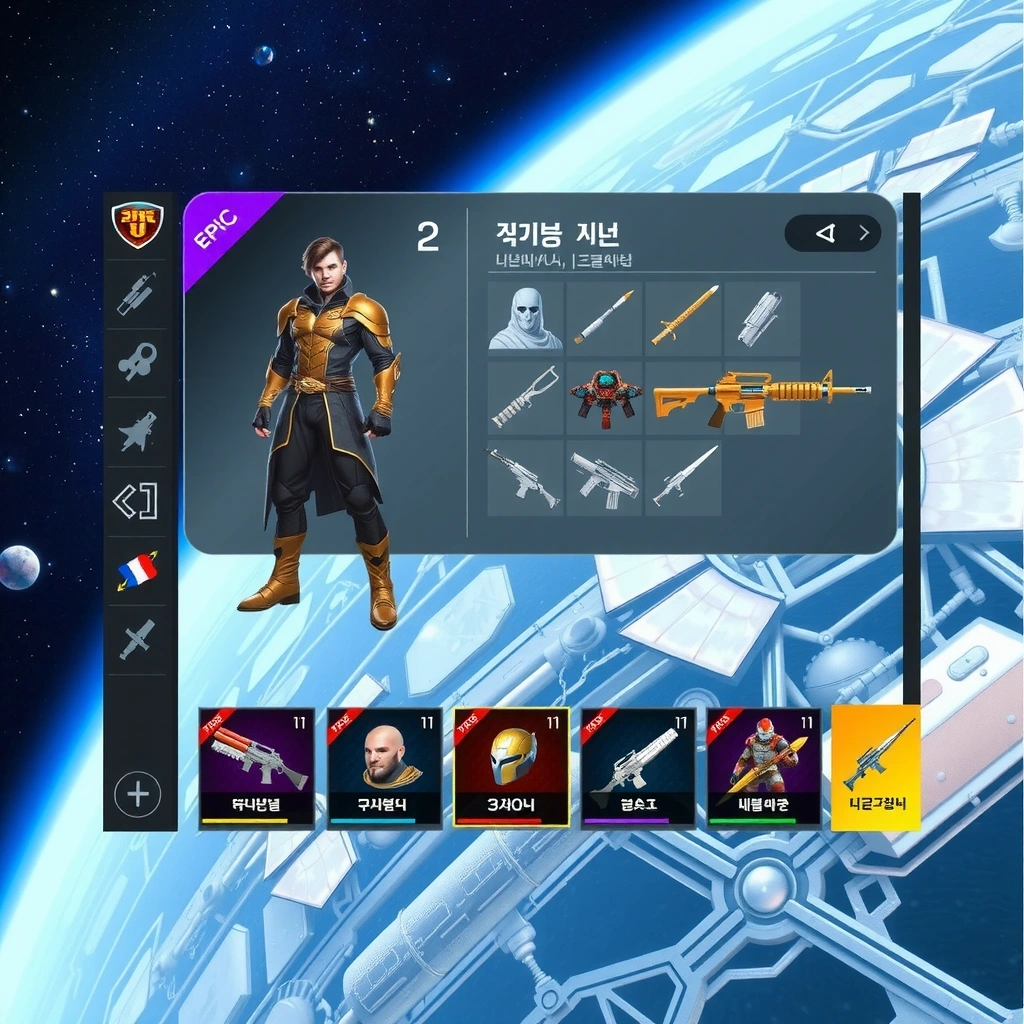This screenshot has height=1024, width=1024.
Task: Choose the silver magazine slot
Action: tap(761, 319)
